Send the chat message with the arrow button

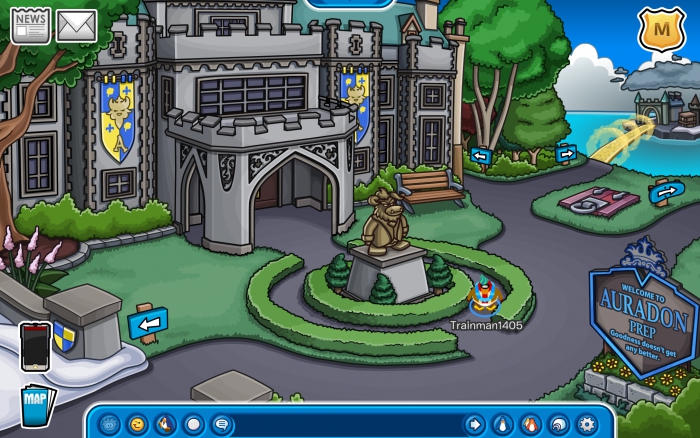[x=475, y=424]
